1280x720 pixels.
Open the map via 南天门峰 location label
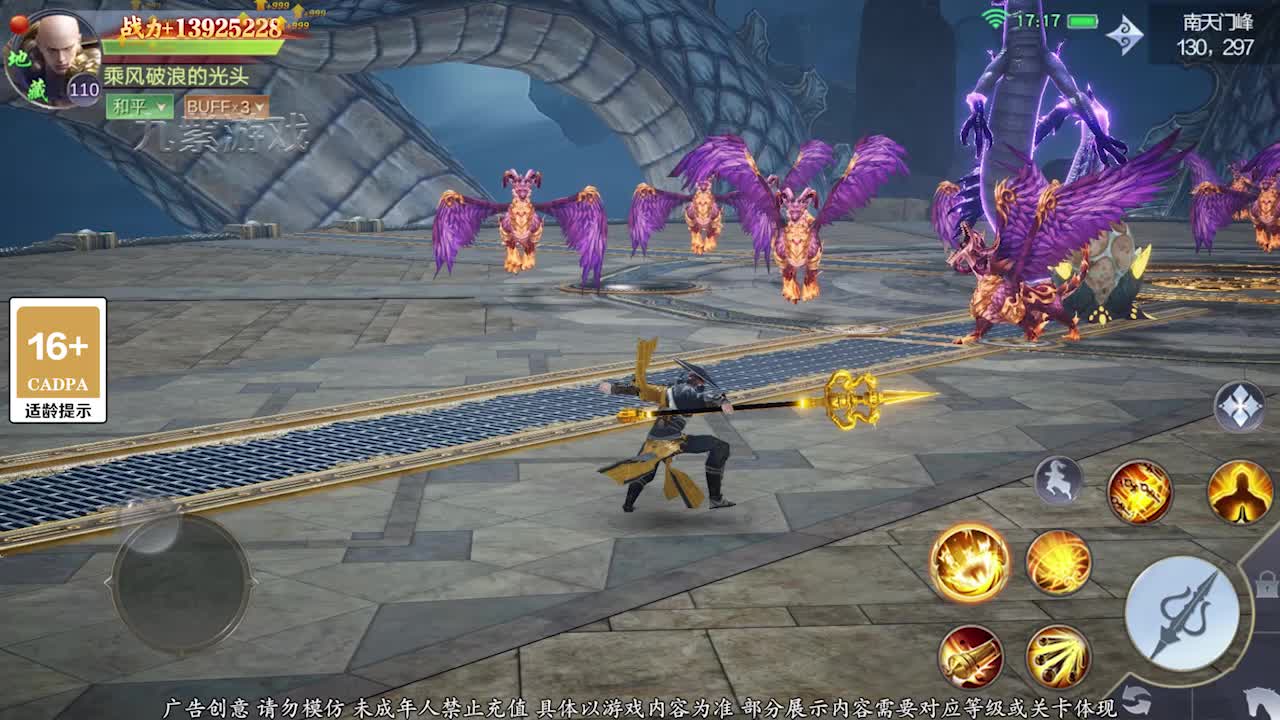[1214, 35]
